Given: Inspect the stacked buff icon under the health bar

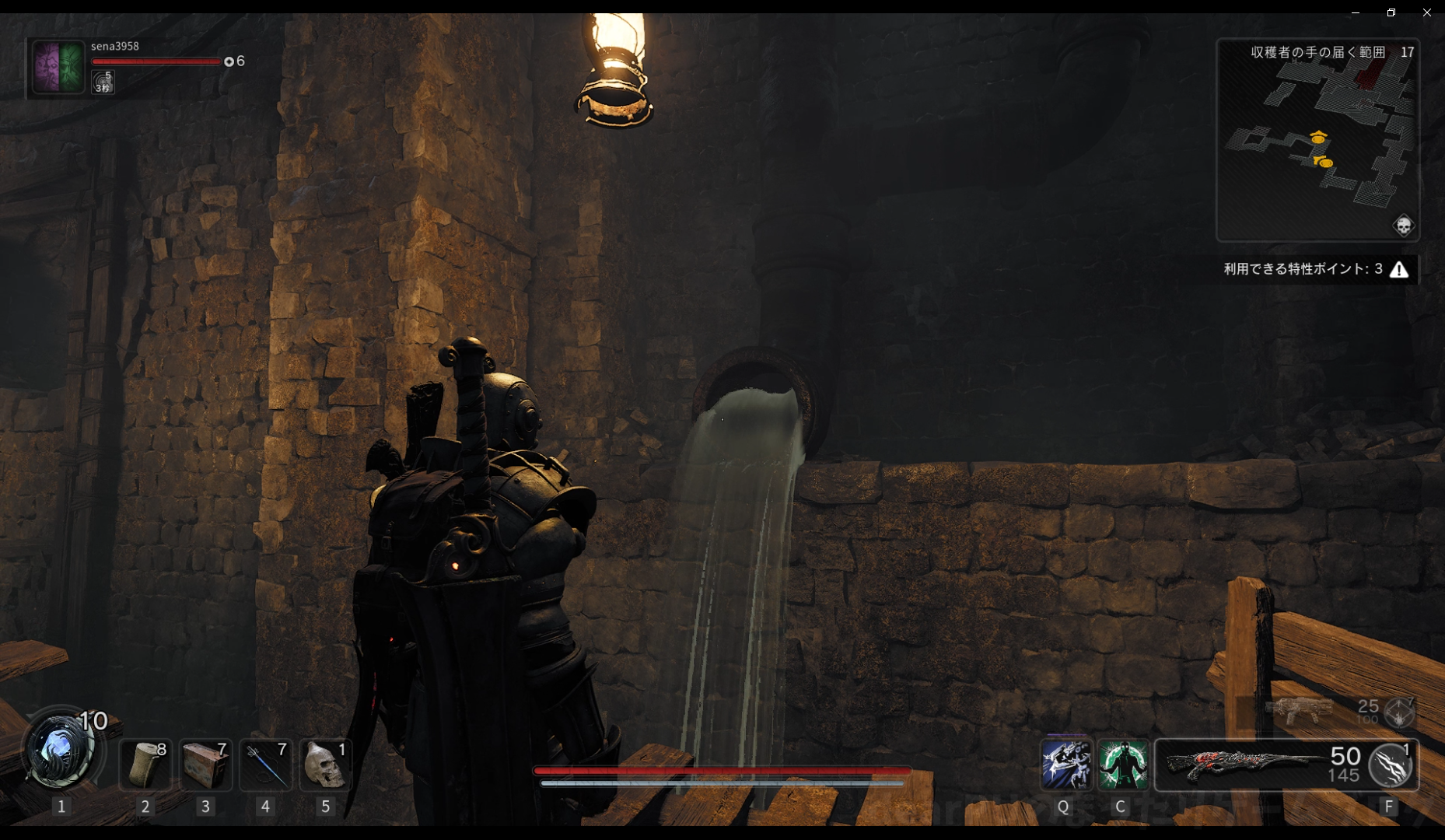Looking at the screenshot, I should coord(103,82).
